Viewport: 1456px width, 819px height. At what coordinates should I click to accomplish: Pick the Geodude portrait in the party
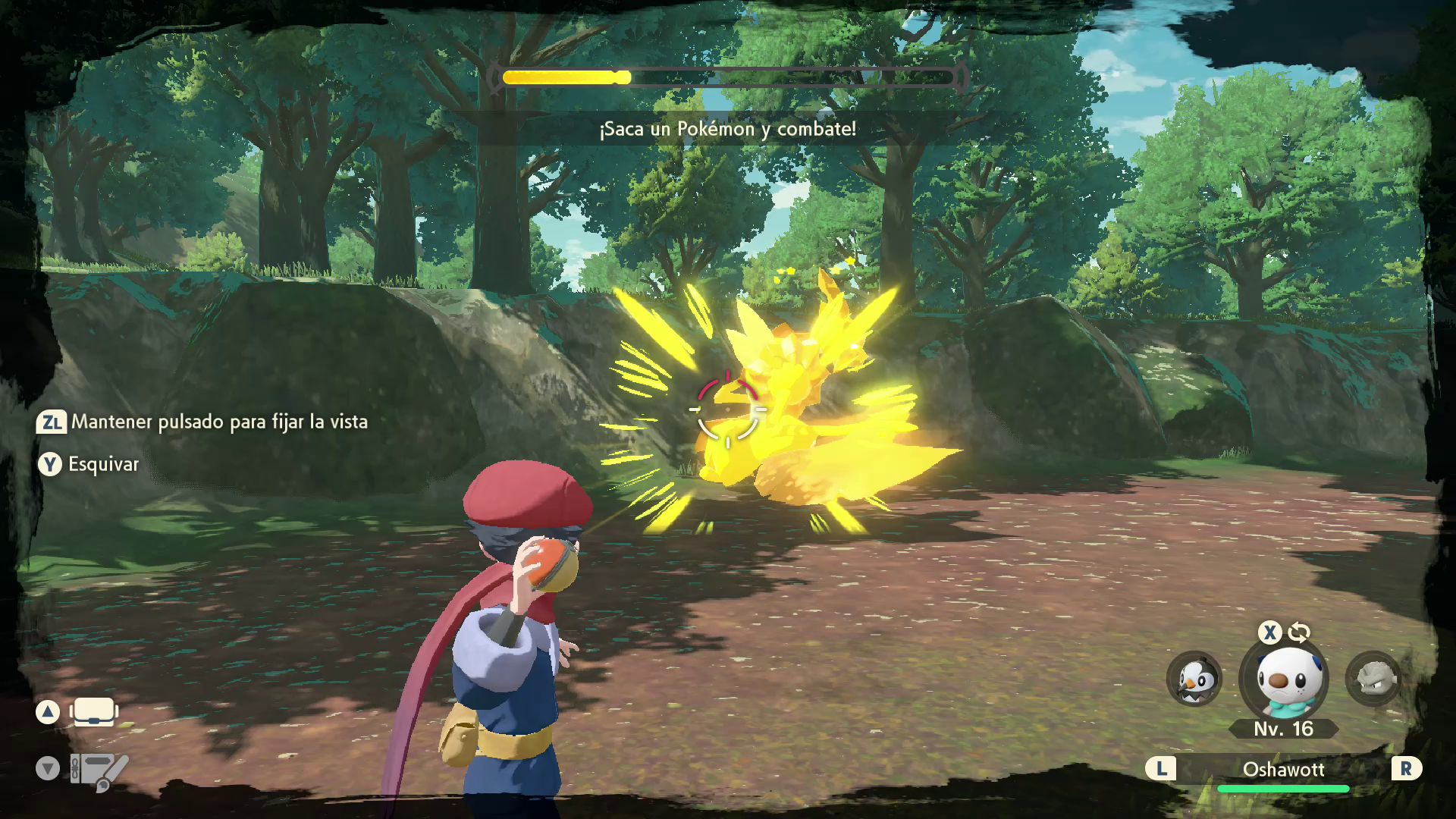pos(1373,679)
